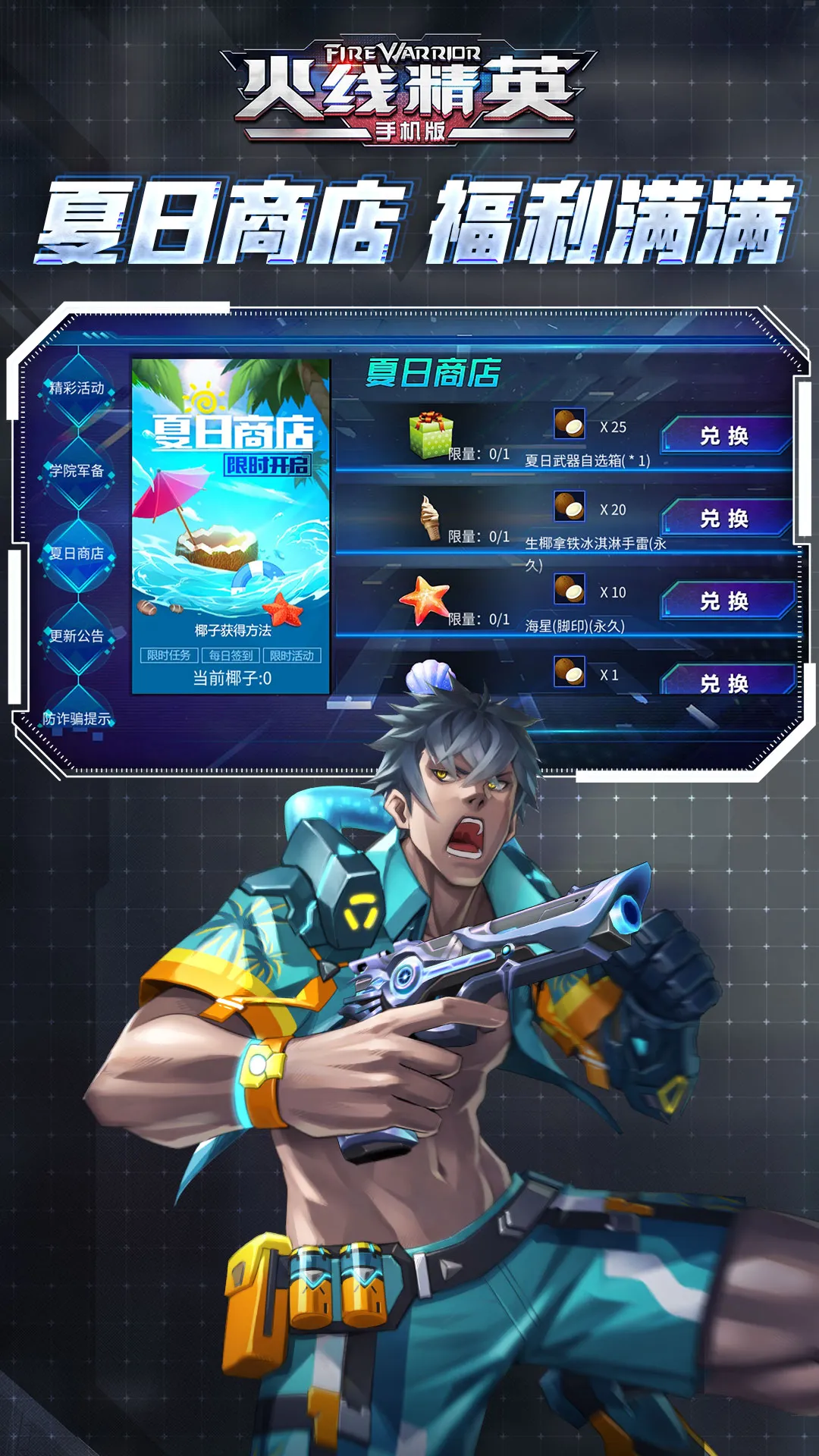Select the 夏日商店 tab
This screenshot has width=819, height=1456.
[77, 554]
